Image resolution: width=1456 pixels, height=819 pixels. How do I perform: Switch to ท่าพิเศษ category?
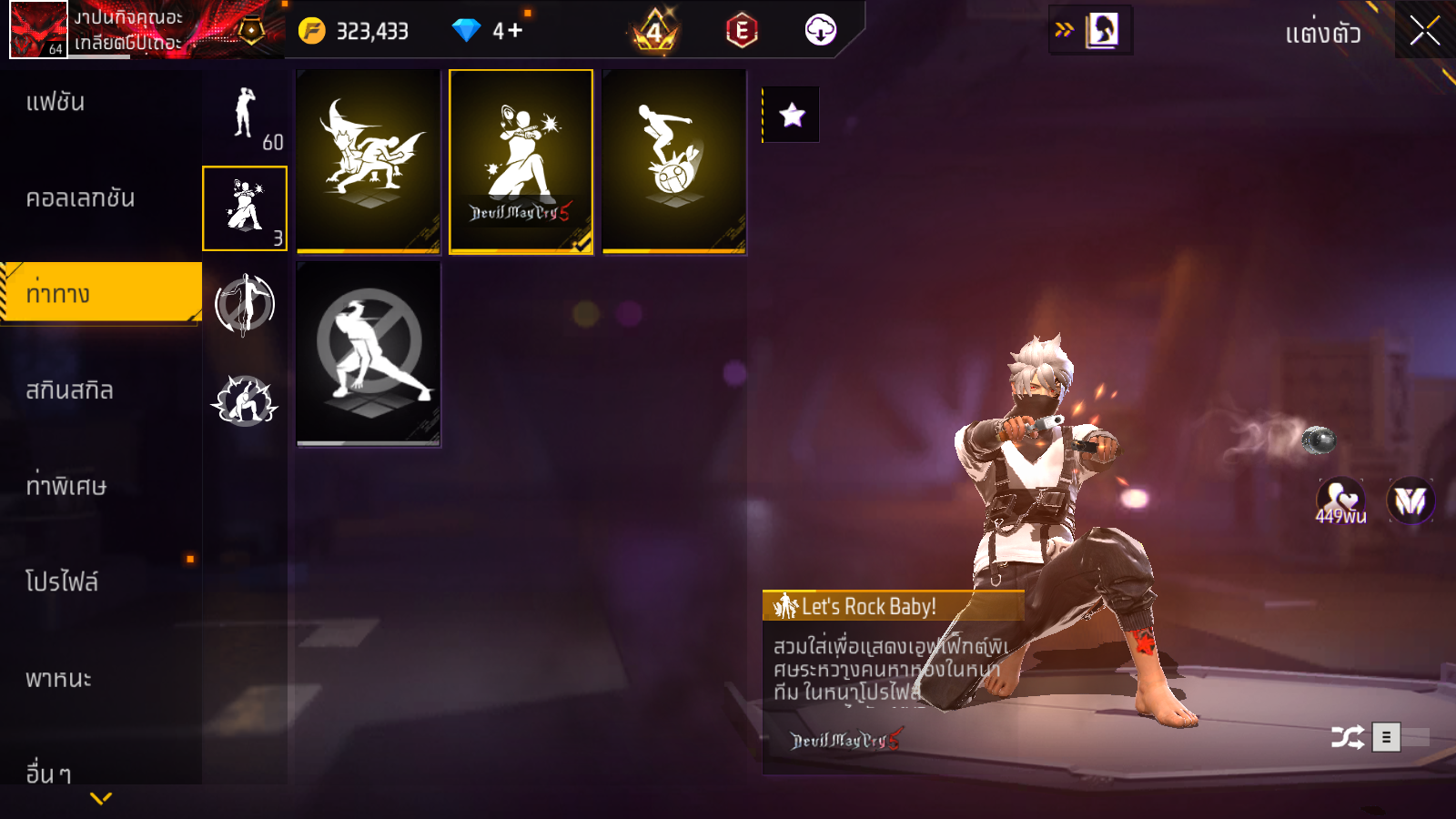coord(66,486)
